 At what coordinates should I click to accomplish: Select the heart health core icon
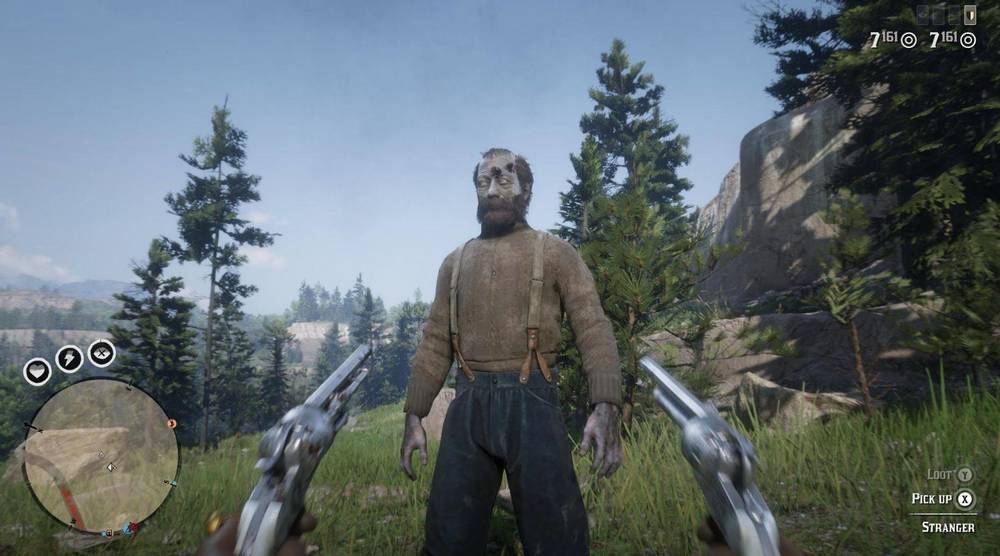(x=37, y=372)
